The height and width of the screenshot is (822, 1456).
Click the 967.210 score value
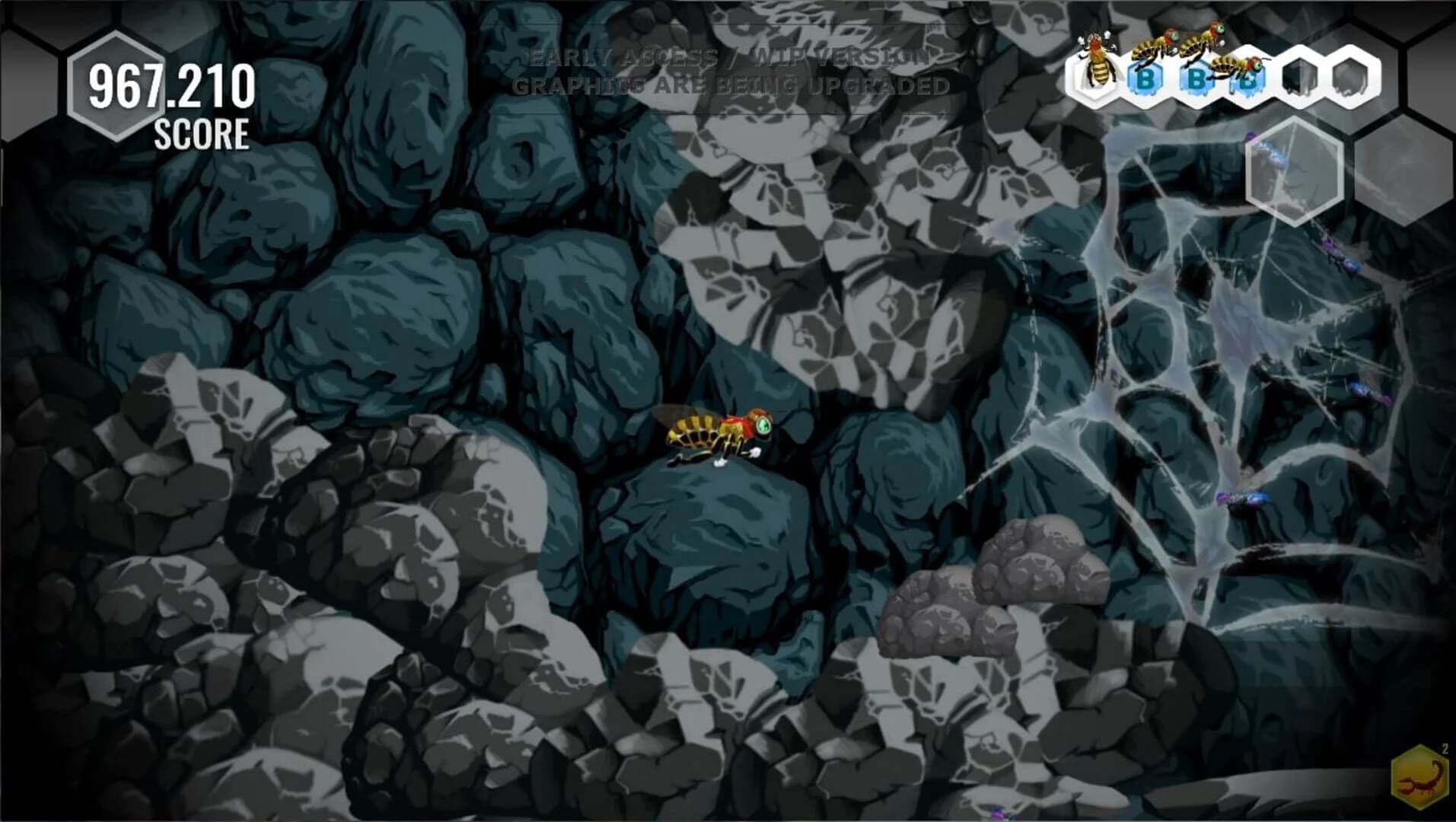[x=171, y=84]
